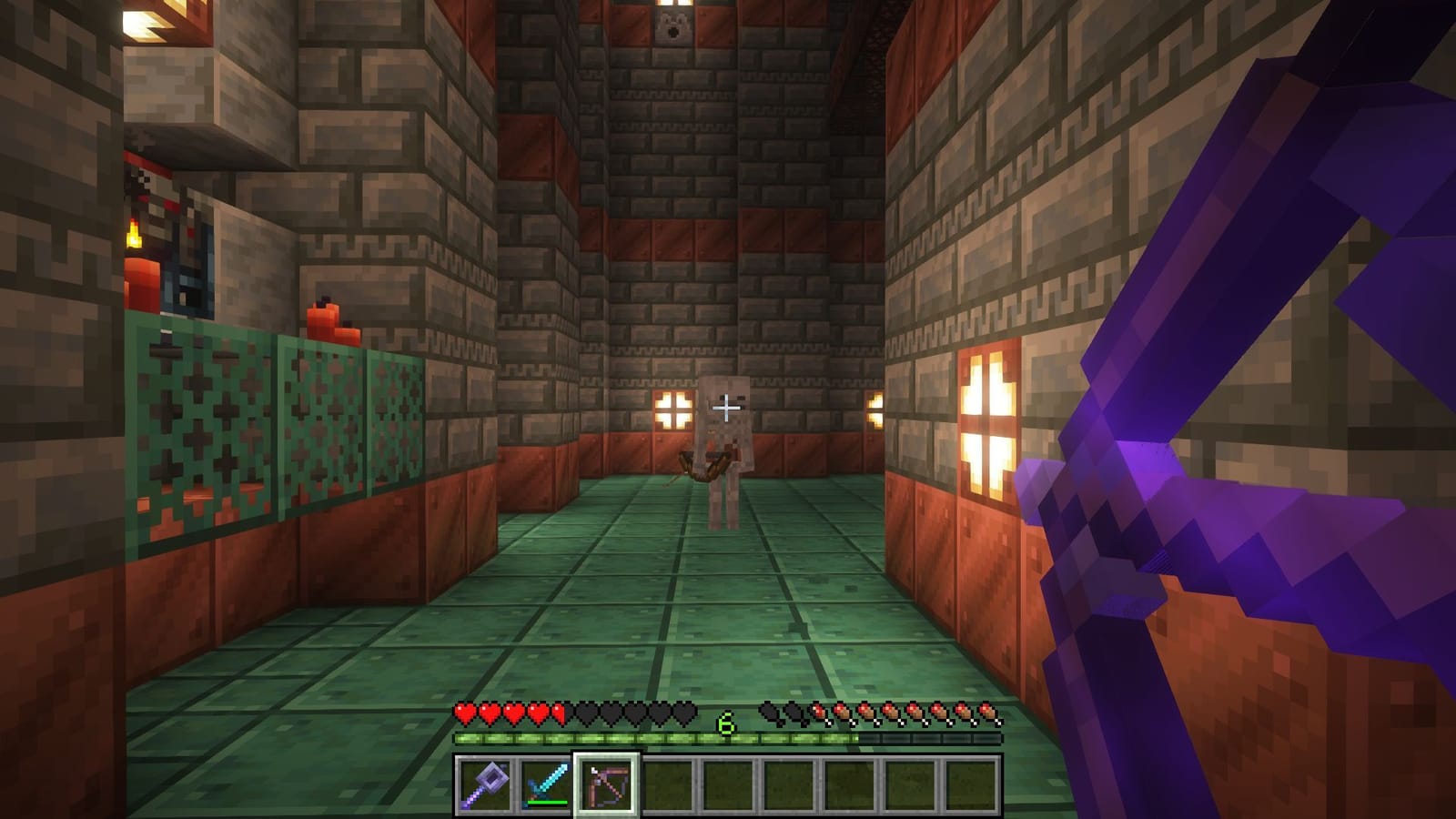Image resolution: width=1456 pixels, height=819 pixels.
Task: Select the diamond sword in the second hotbar slot
Action: pos(546,788)
